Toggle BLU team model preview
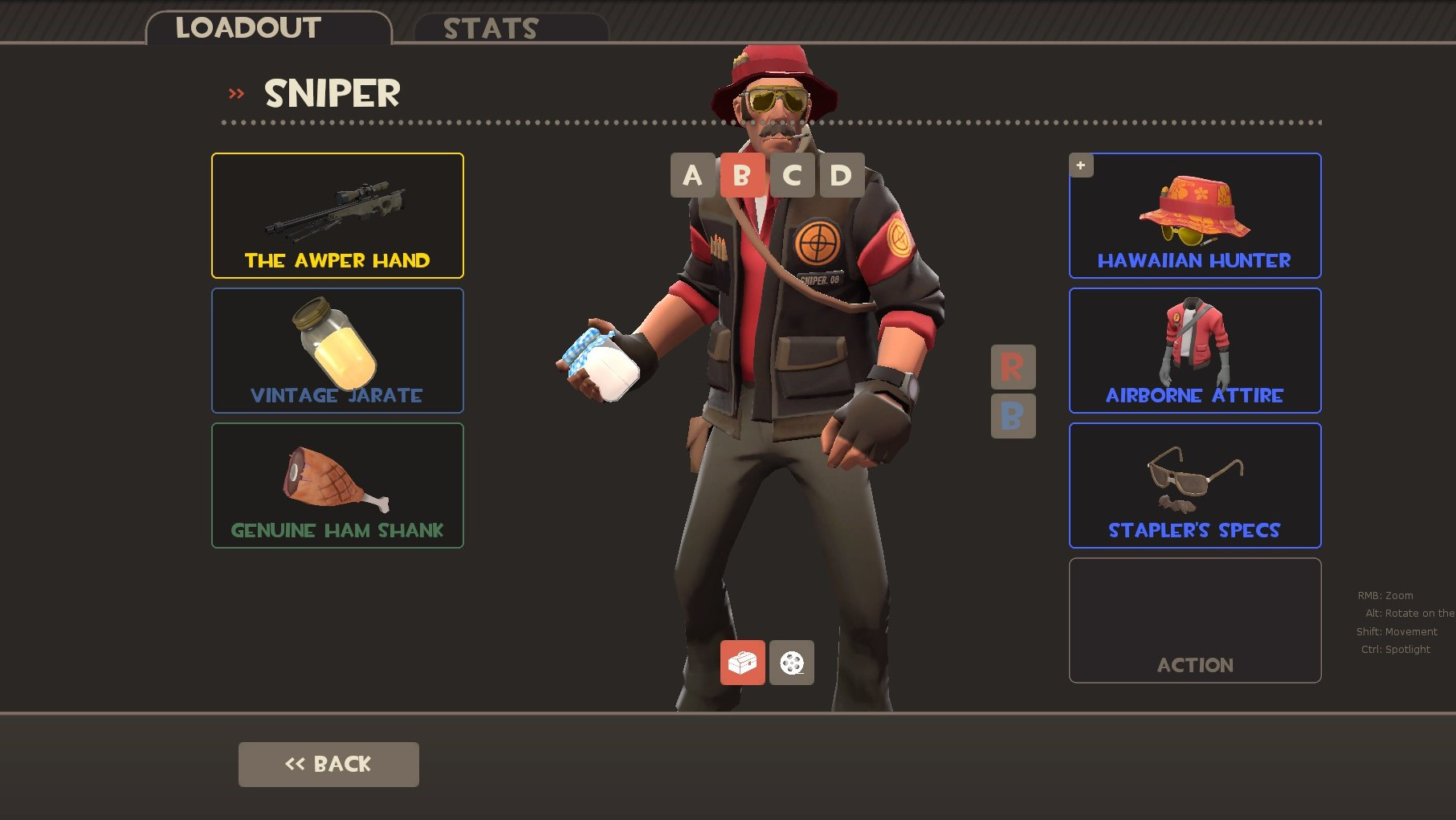Image resolution: width=1456 pixels, height=820 pixels. (x=1013, y=416)
